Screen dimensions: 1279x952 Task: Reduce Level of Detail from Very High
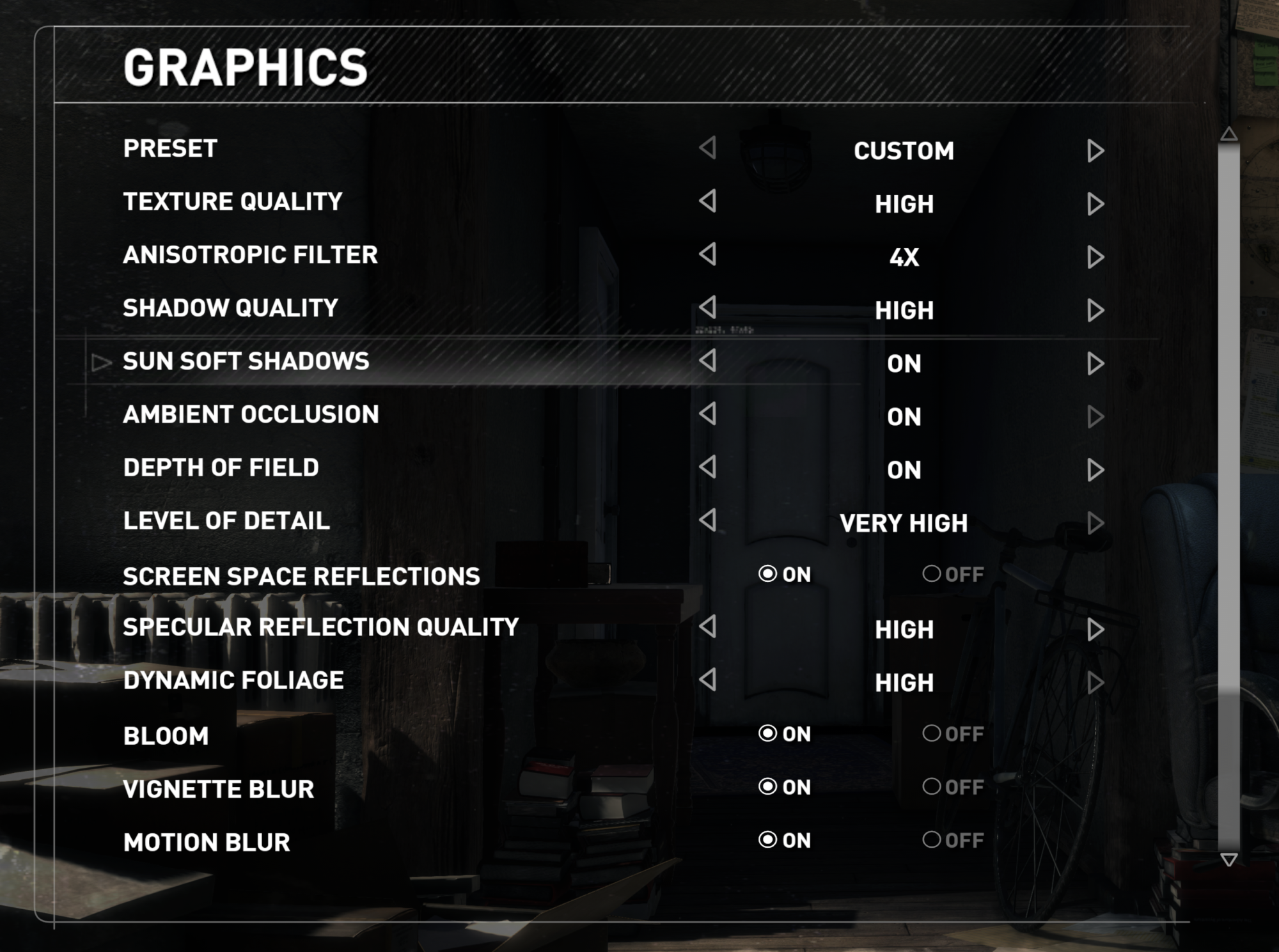coord(707,520)
